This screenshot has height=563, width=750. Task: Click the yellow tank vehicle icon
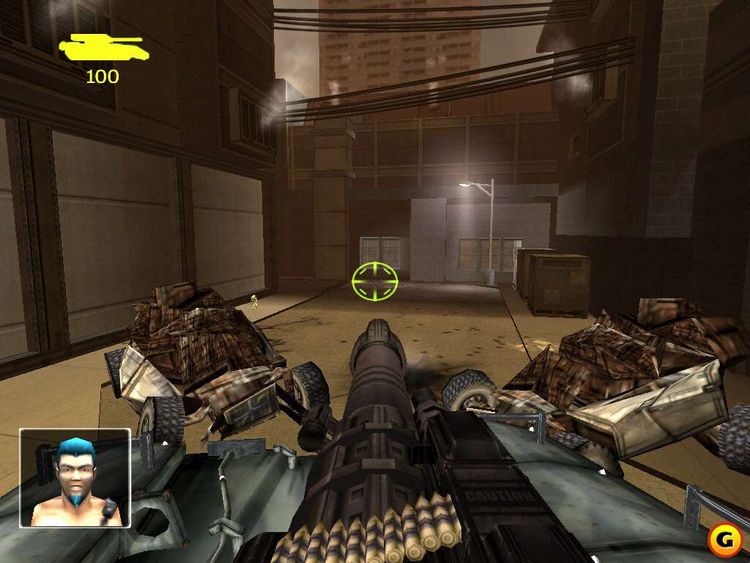102,47
